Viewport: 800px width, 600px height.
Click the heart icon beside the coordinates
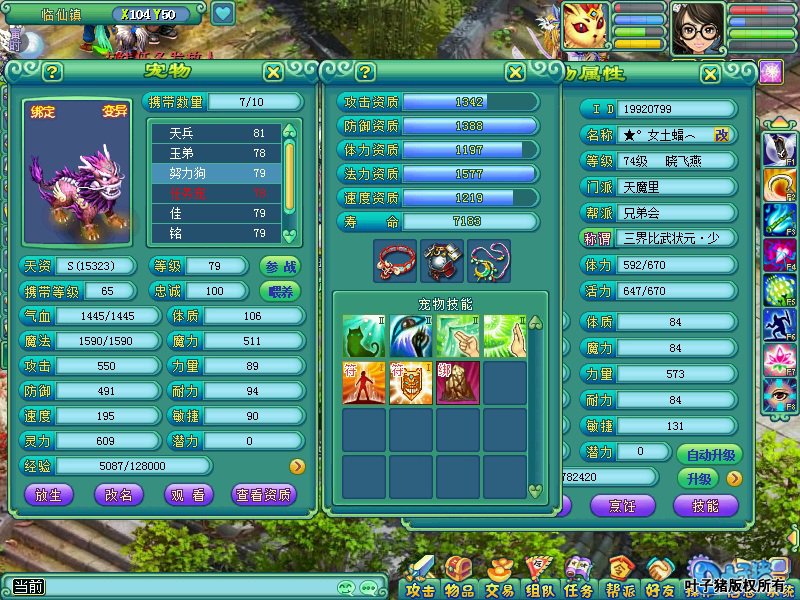223,14
